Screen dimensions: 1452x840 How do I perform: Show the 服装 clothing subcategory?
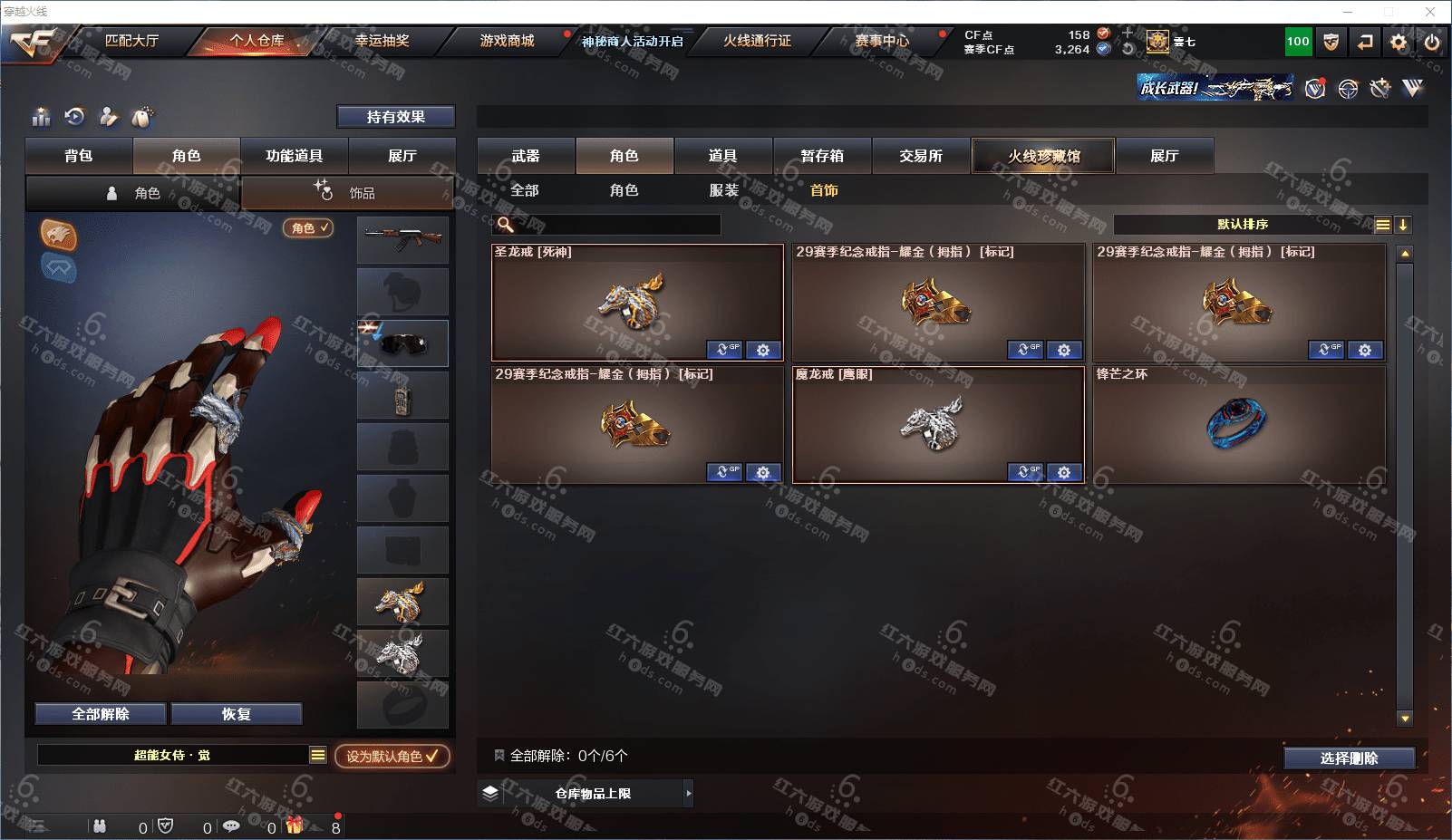[723, 190]
